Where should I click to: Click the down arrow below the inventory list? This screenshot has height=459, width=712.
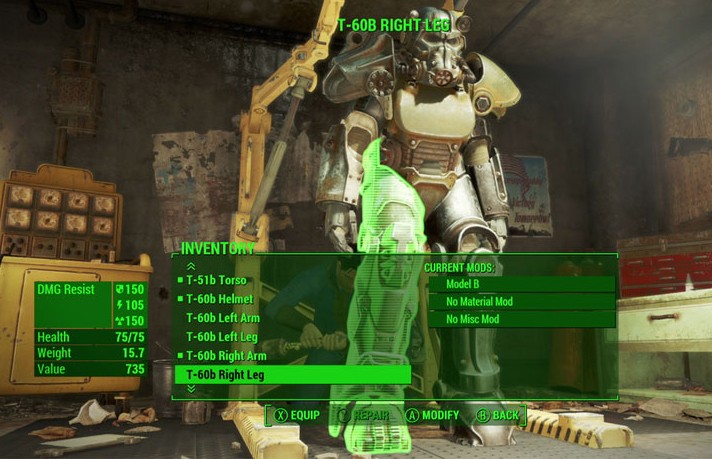[191, 389]
